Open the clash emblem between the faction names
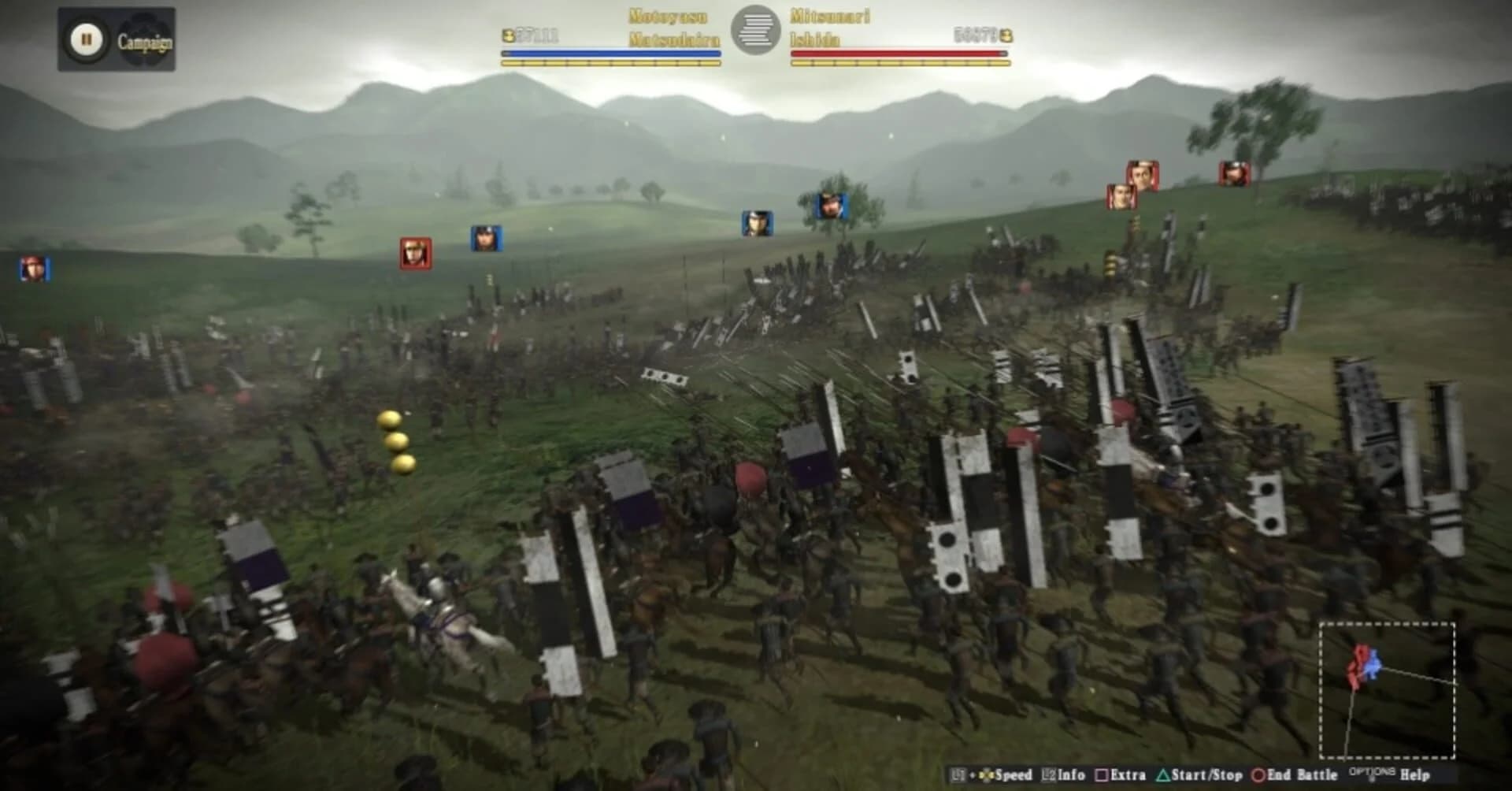The height and width of the screenshot is (791, 1512). coord(756,32)
